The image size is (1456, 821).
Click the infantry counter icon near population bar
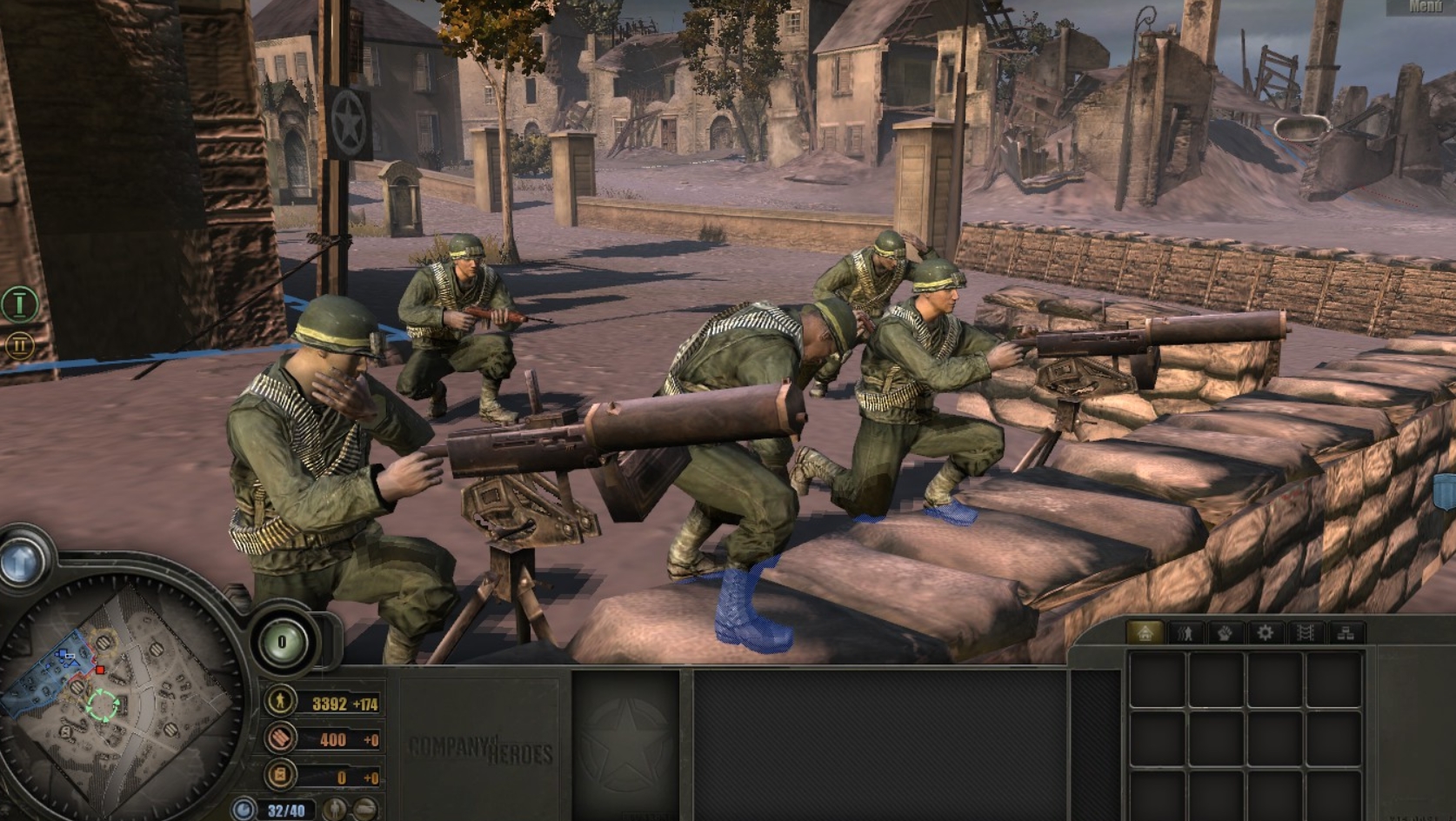335,809
